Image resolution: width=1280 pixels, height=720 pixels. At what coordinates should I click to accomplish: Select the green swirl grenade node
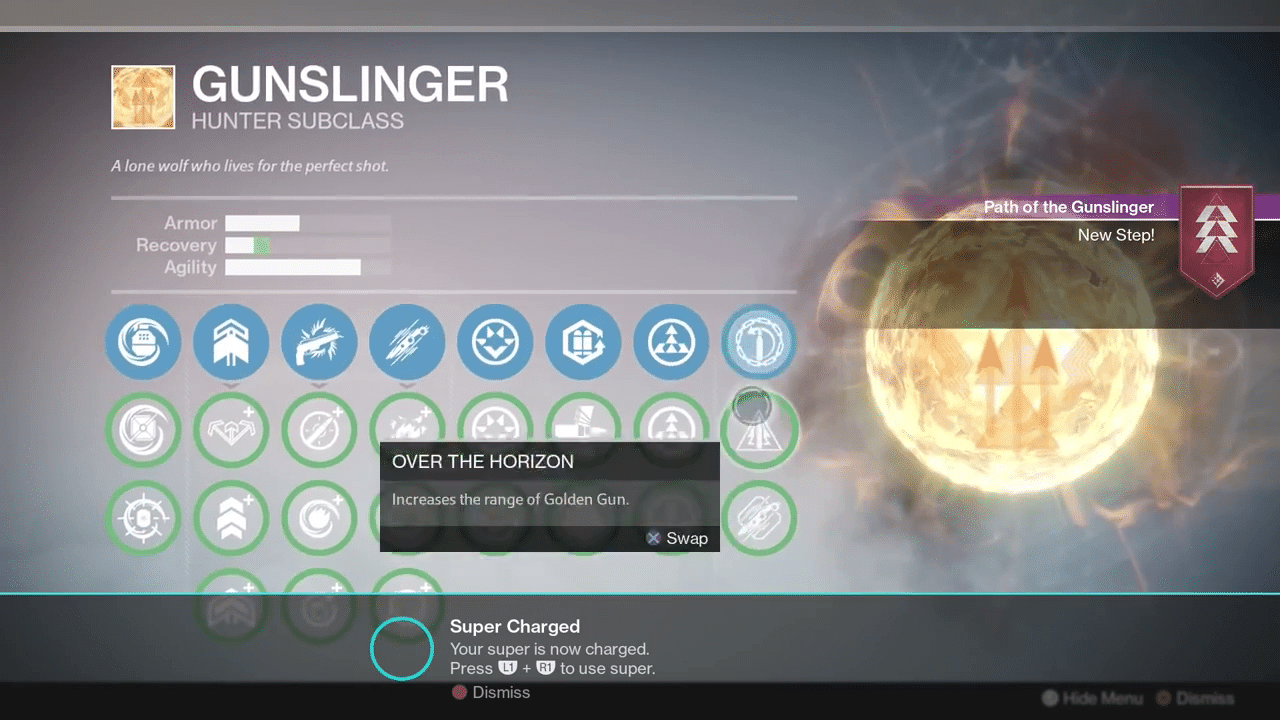click(143, 431)
